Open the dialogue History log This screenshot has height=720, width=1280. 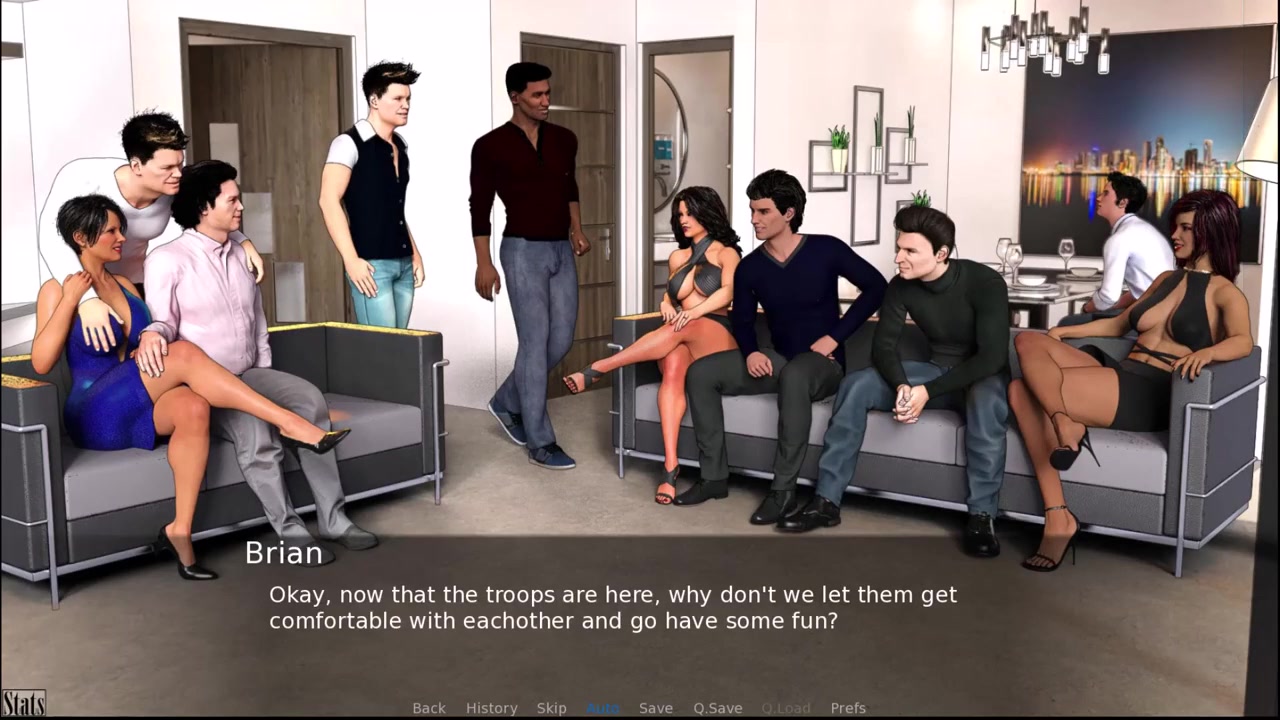pos(491,708)
